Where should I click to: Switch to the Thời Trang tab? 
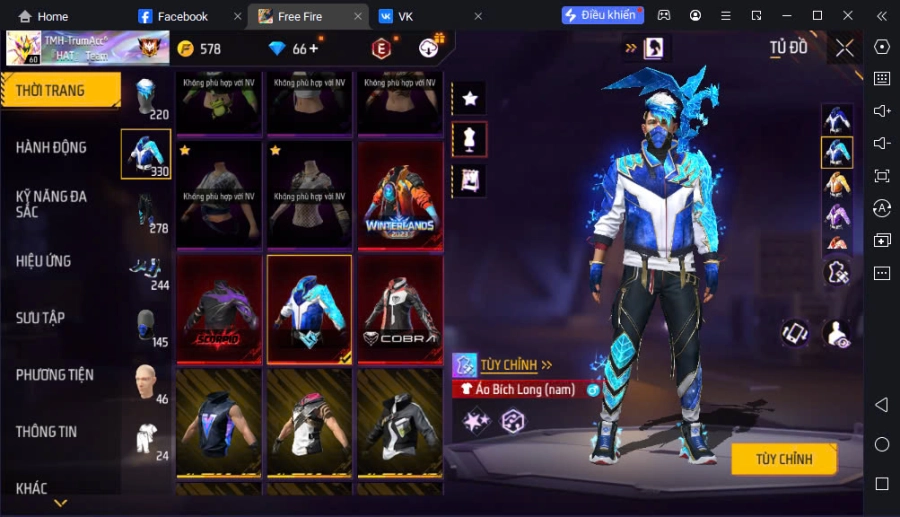click(x=60, y=91)
